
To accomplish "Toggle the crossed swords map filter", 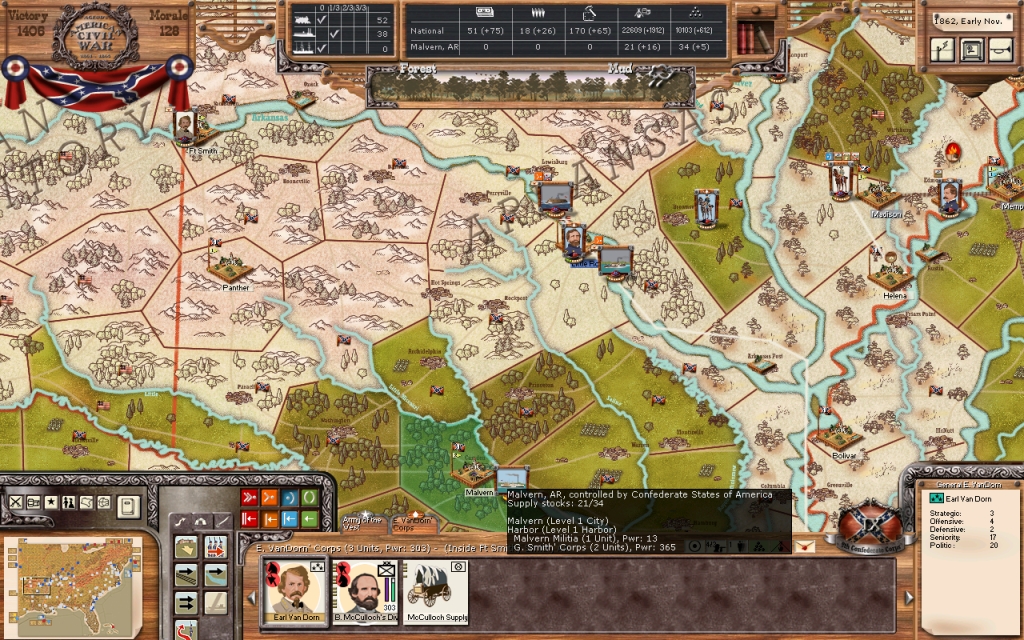I will tap(16, 502).
